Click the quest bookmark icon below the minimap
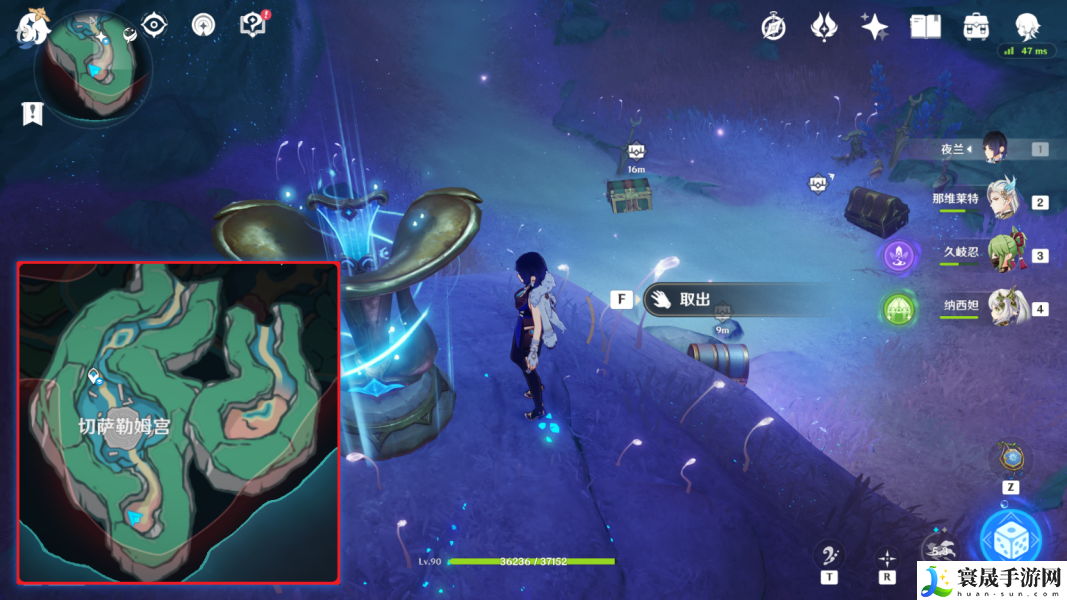1067x600 pixels. (x=32, y=113)
